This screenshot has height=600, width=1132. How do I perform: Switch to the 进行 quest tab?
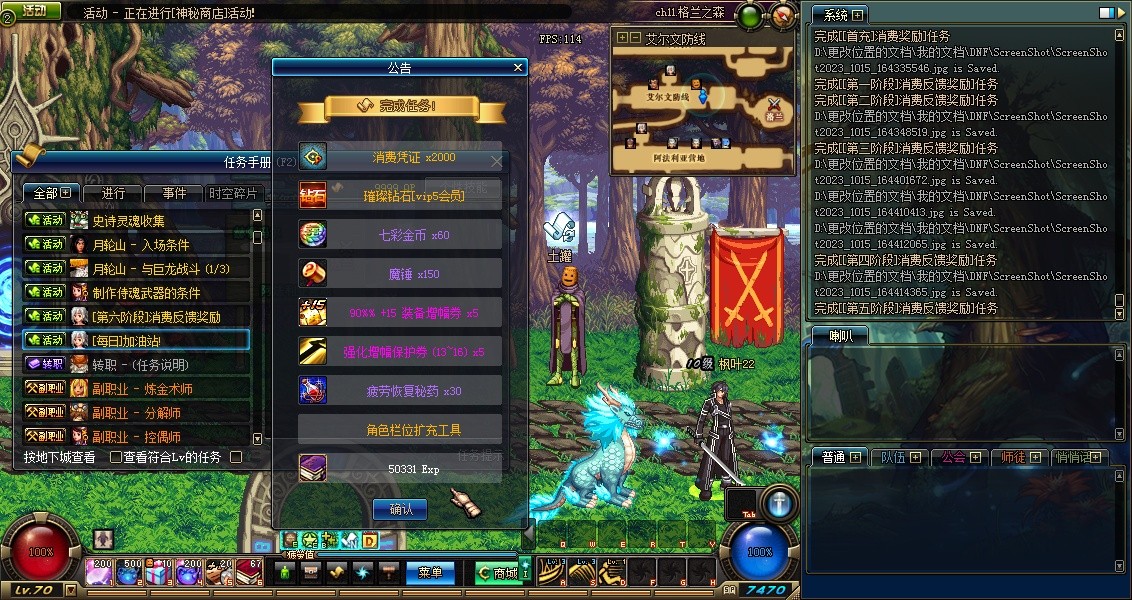tap(113, 193)
